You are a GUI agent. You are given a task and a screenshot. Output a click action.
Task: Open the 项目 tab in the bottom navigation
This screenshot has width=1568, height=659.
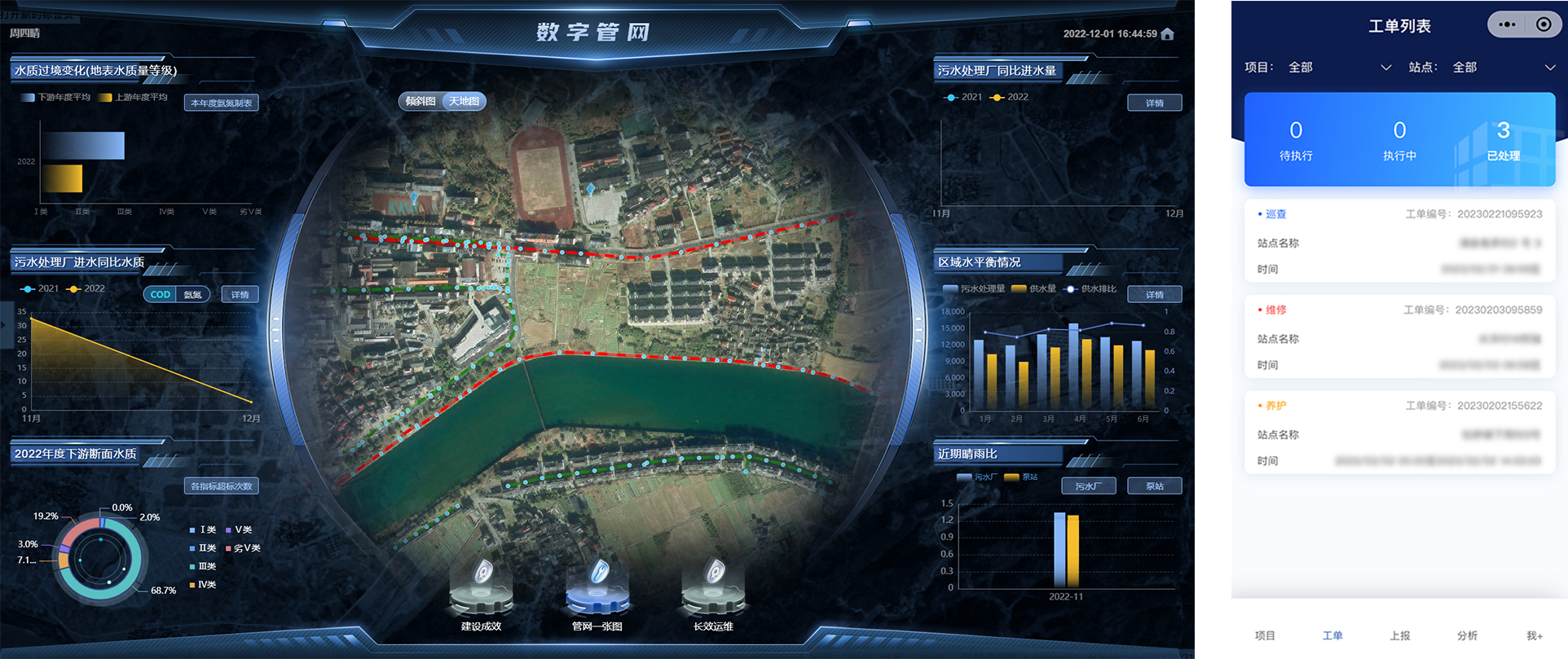[x=1264, y=636]
